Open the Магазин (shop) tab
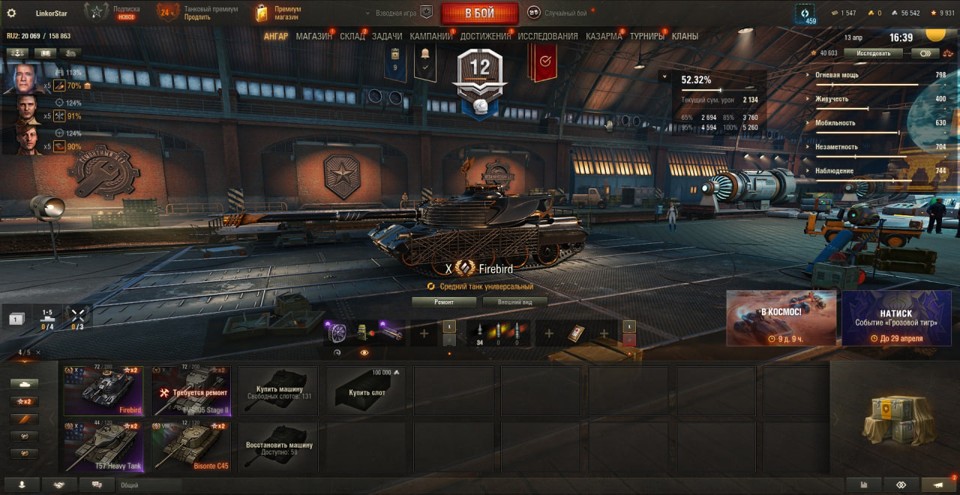The width and height of the screenshot is (960, 495). coord(314,36)
